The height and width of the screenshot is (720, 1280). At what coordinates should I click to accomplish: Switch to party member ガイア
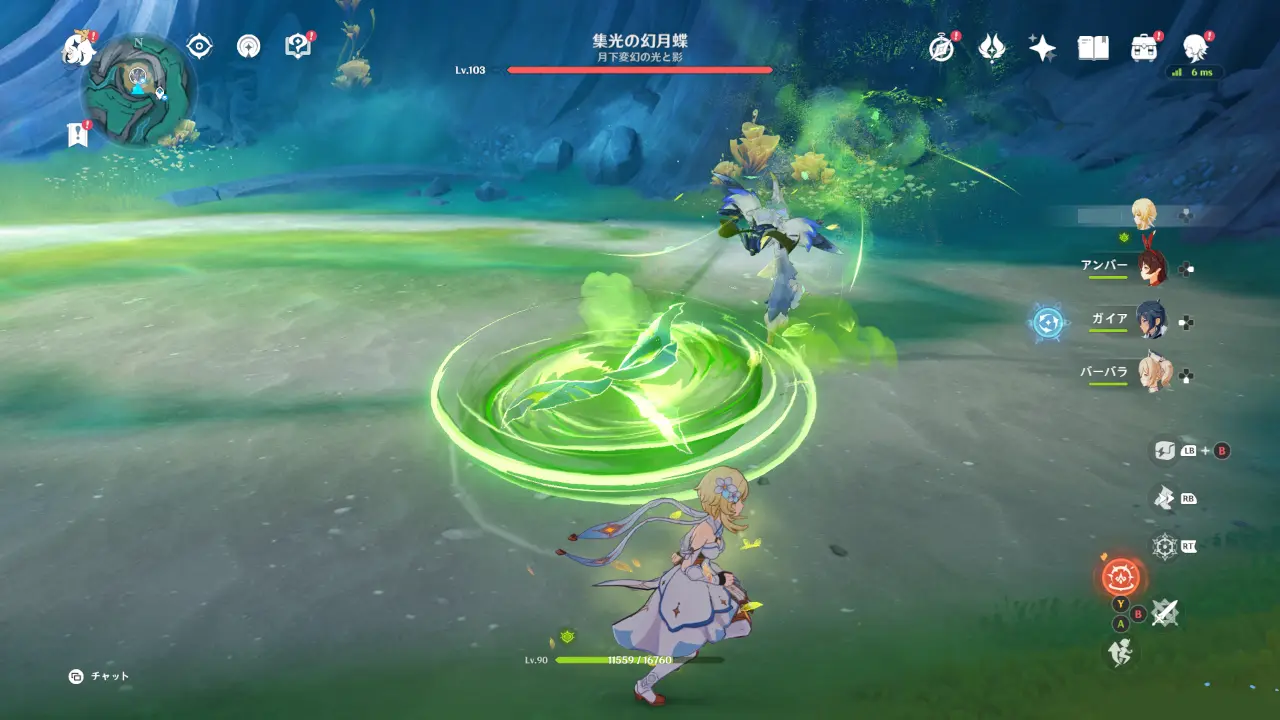pos(1150,321)
